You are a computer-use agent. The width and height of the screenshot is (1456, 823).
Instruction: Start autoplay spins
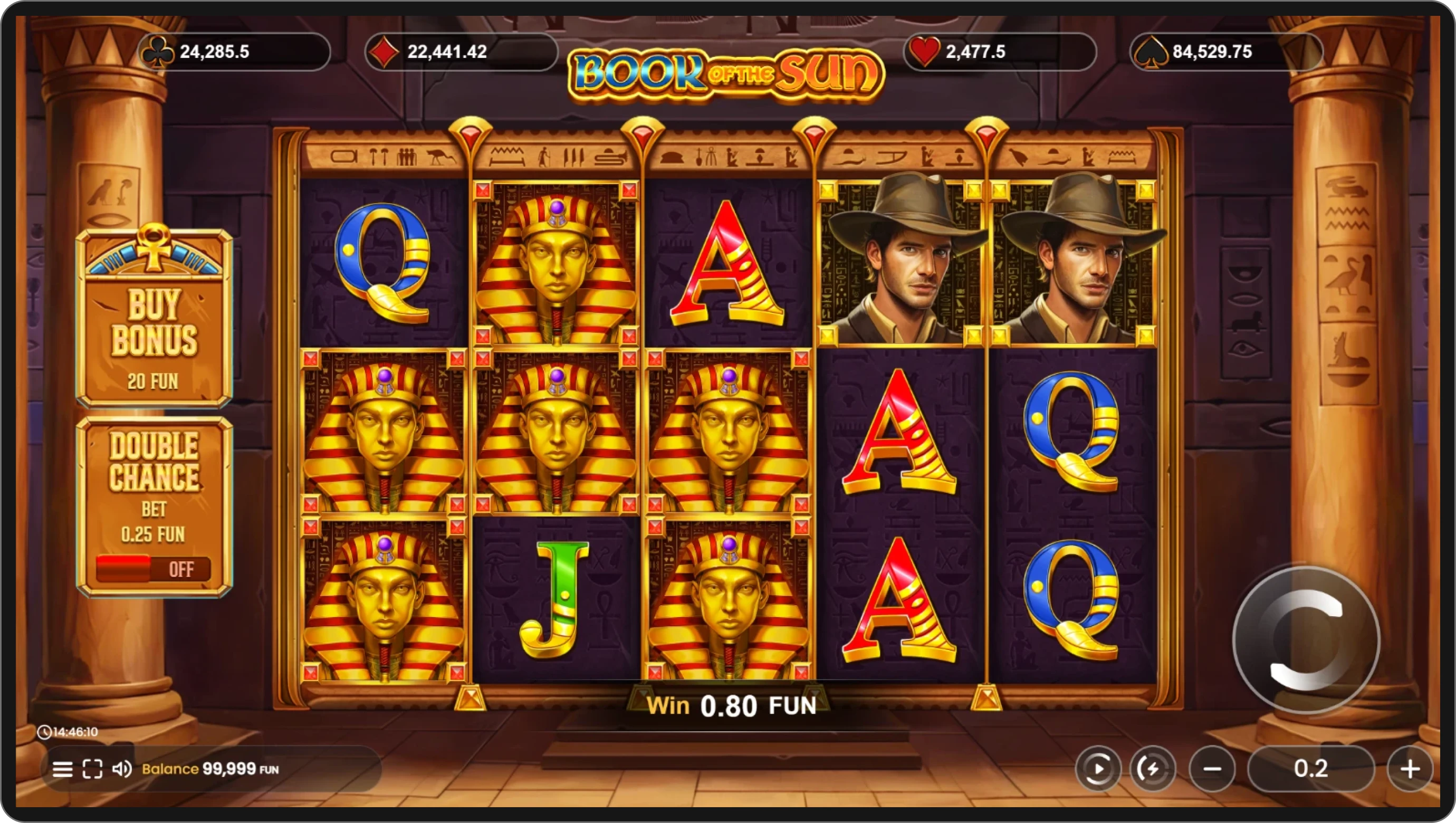(1098, 769)
